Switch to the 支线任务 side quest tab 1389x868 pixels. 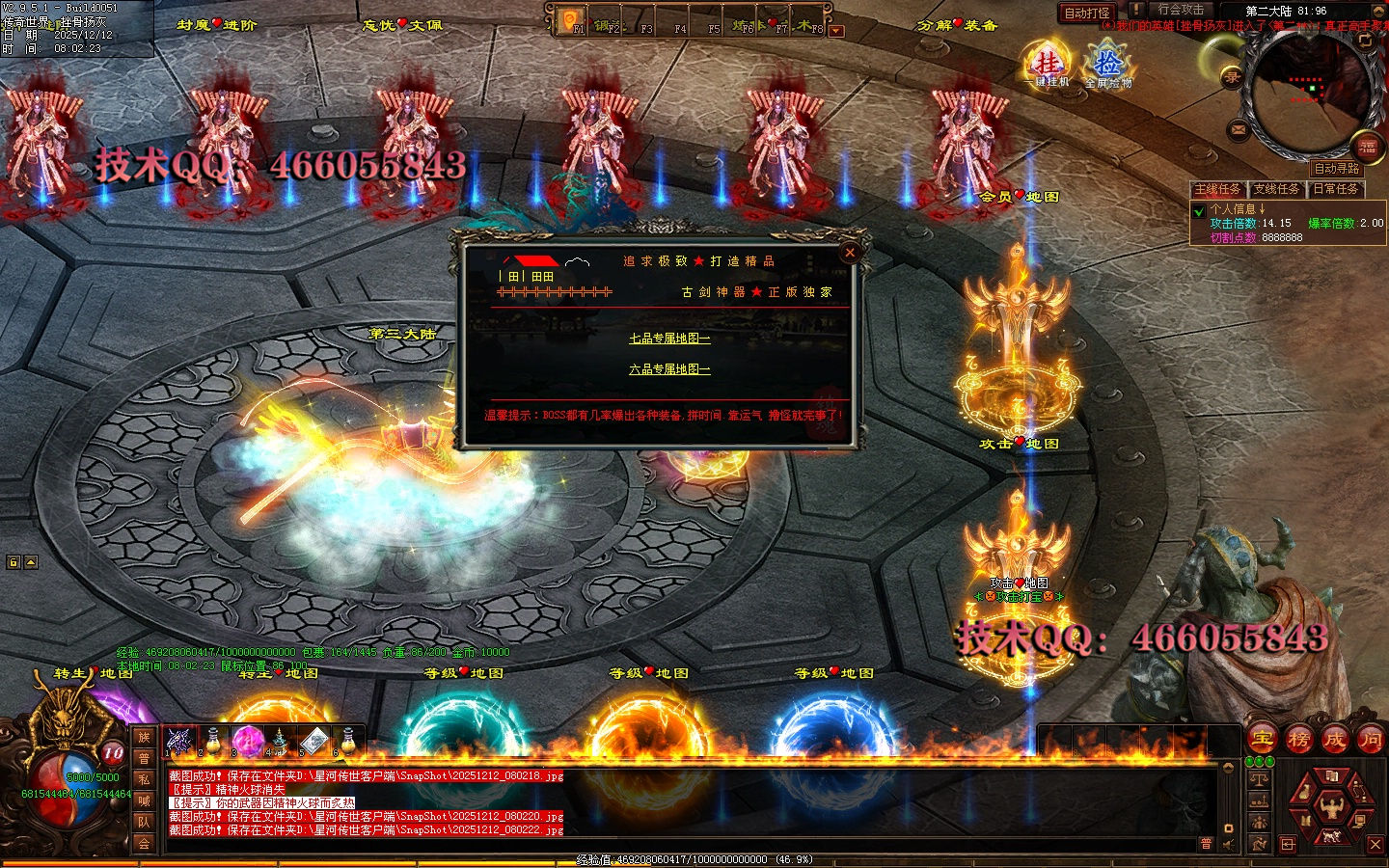(1278, 189)
